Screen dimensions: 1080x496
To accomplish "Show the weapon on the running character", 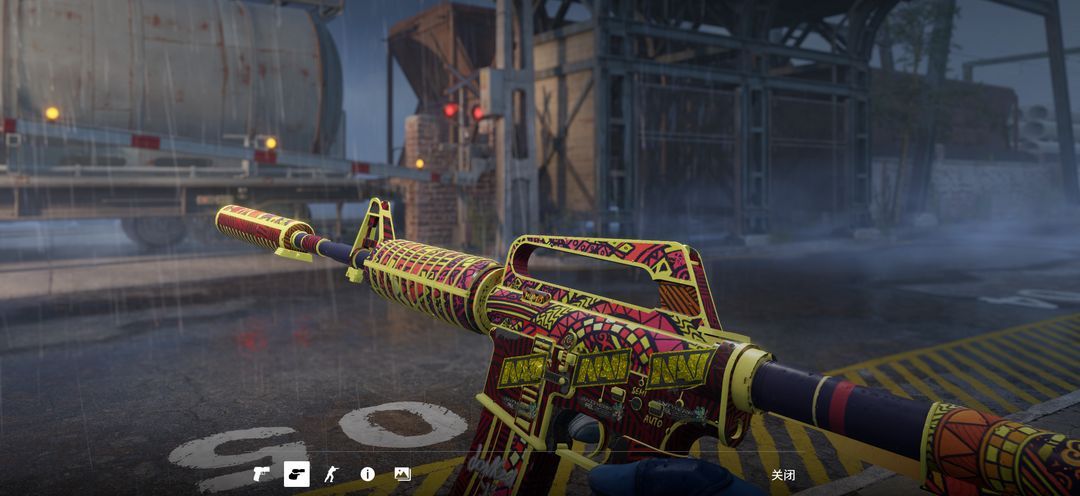I will (x=332, y=474).
